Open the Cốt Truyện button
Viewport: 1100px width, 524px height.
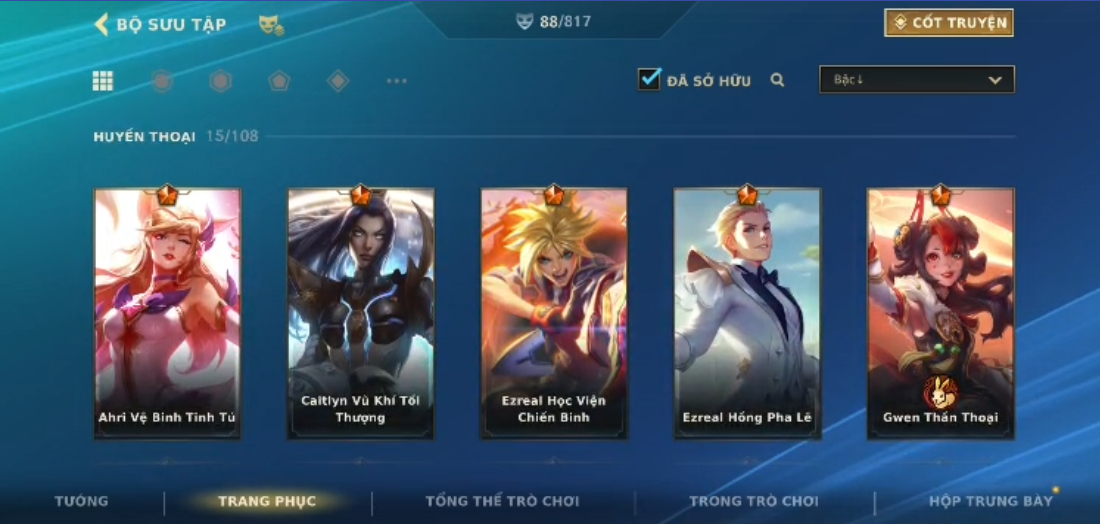tap(948, 23)
